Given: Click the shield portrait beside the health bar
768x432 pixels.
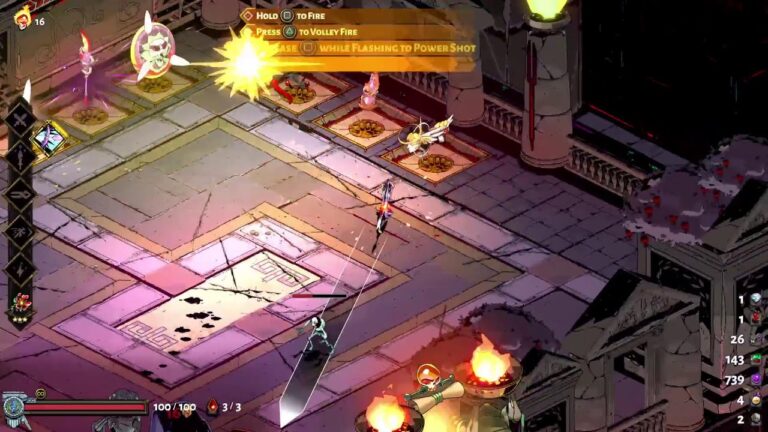Looking at the screenshot, I should (x=13, y=407).
